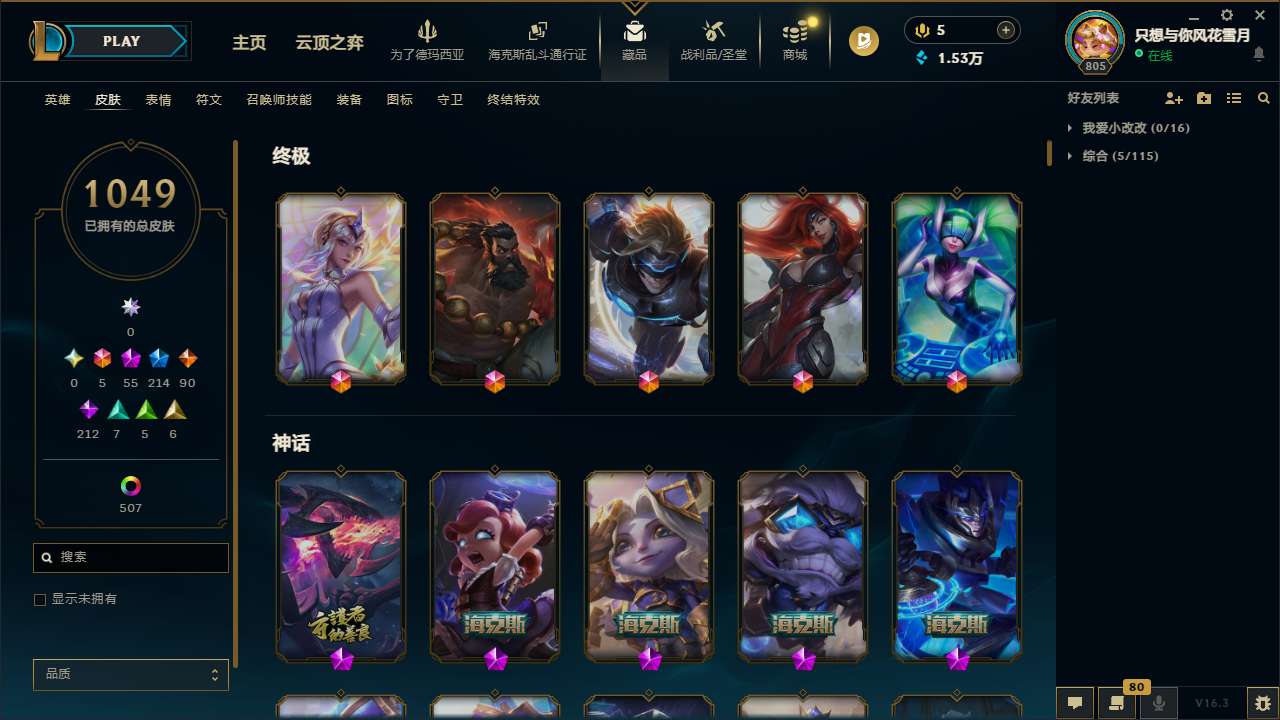This screenshot has height=720, width=1280.
Task: Open the 品质 quality dropdown
Action: coord(130,674)
